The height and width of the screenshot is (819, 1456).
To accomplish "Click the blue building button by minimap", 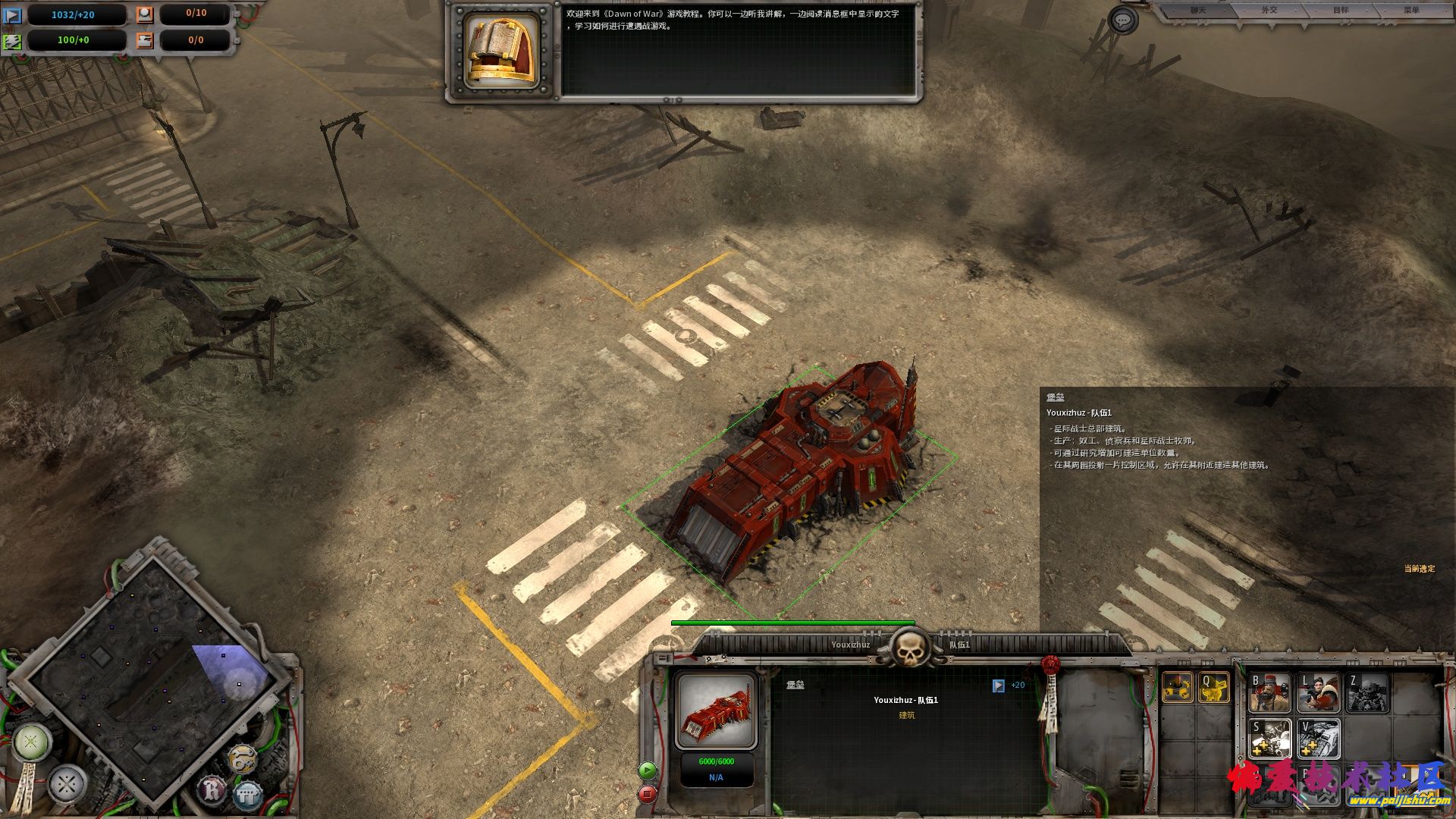I will tap(246, 795).
